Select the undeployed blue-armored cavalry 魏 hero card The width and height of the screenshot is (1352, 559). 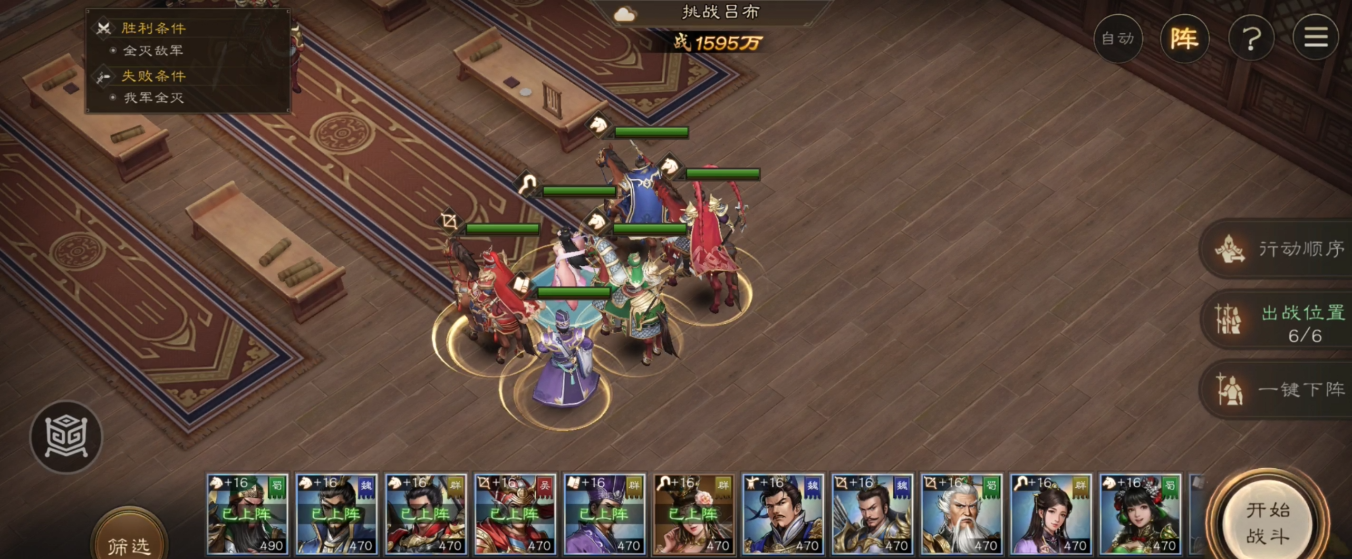click(x=782, y=514)
